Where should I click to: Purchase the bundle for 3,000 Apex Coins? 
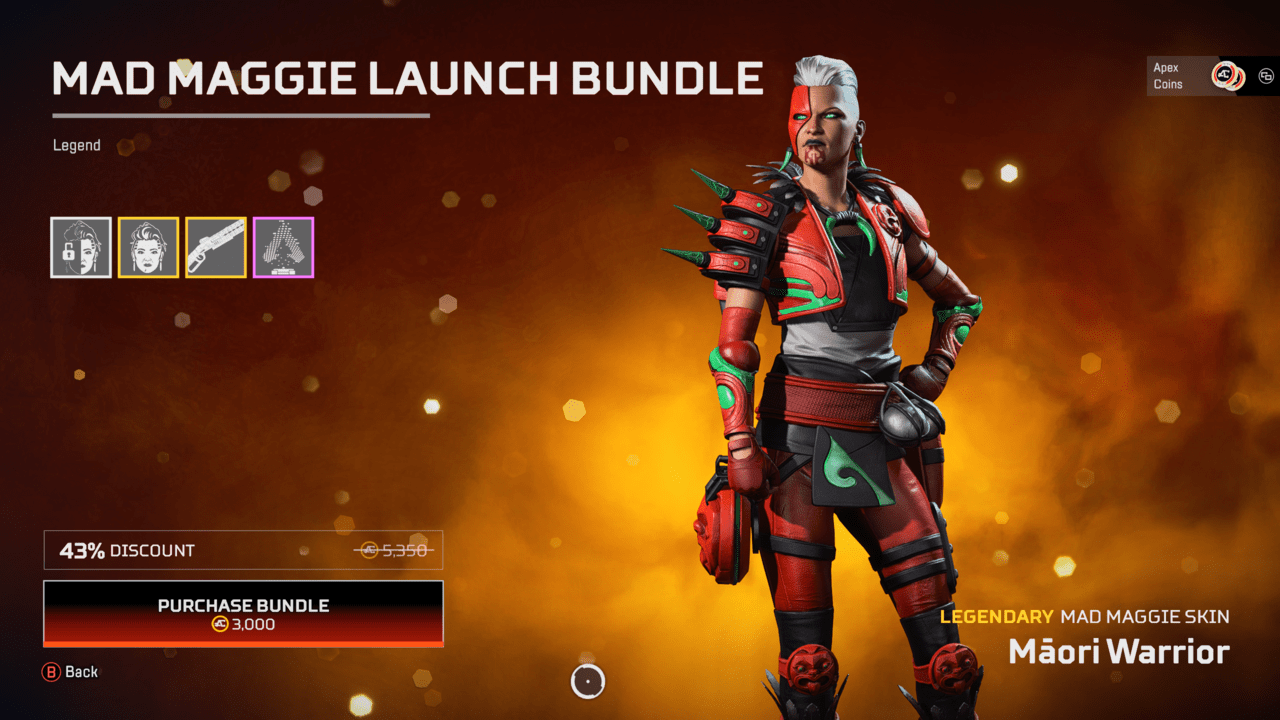click(243, 613)
